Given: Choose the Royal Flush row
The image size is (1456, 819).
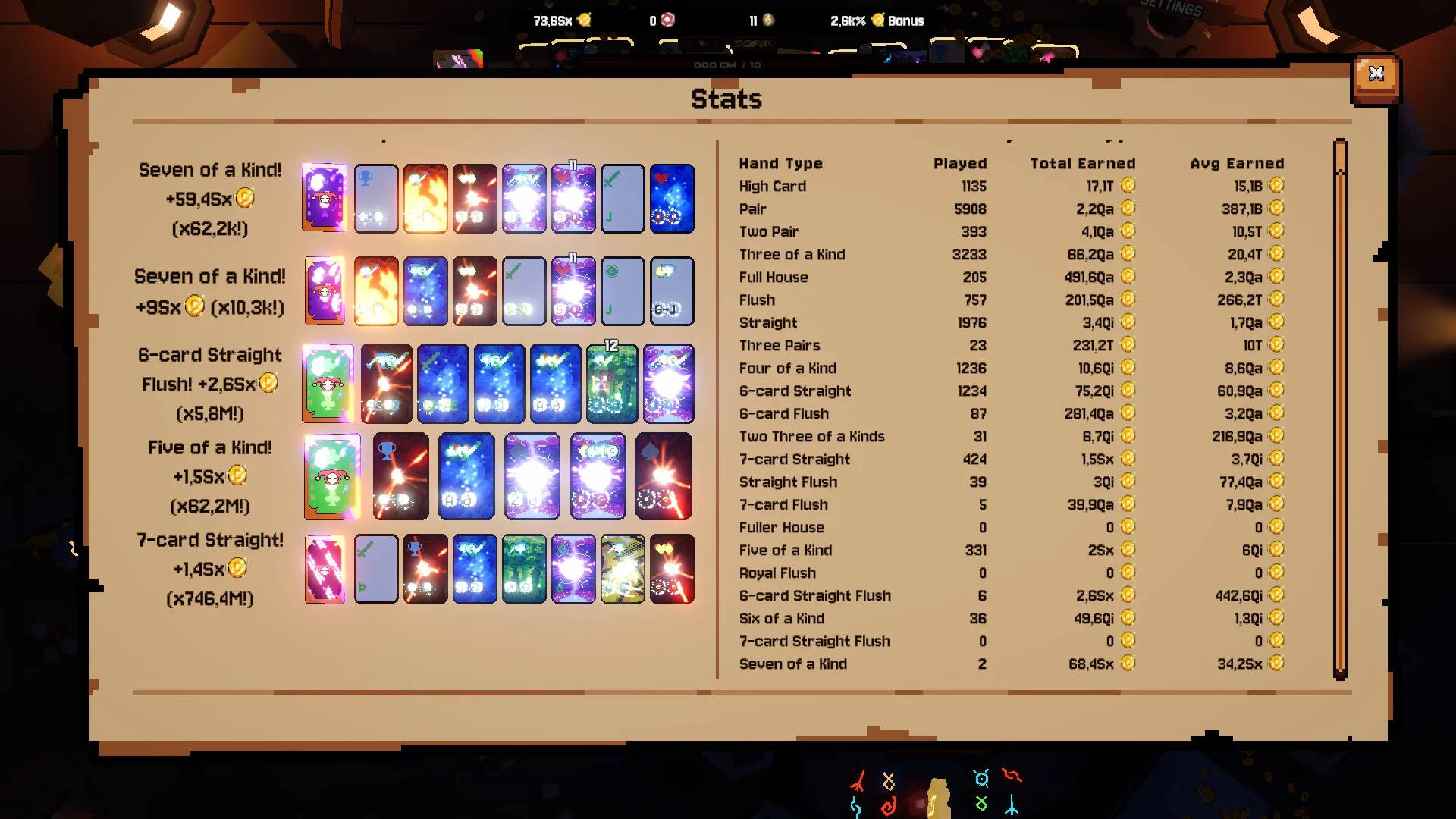Looking at the screenshot, I should point(777,573).
